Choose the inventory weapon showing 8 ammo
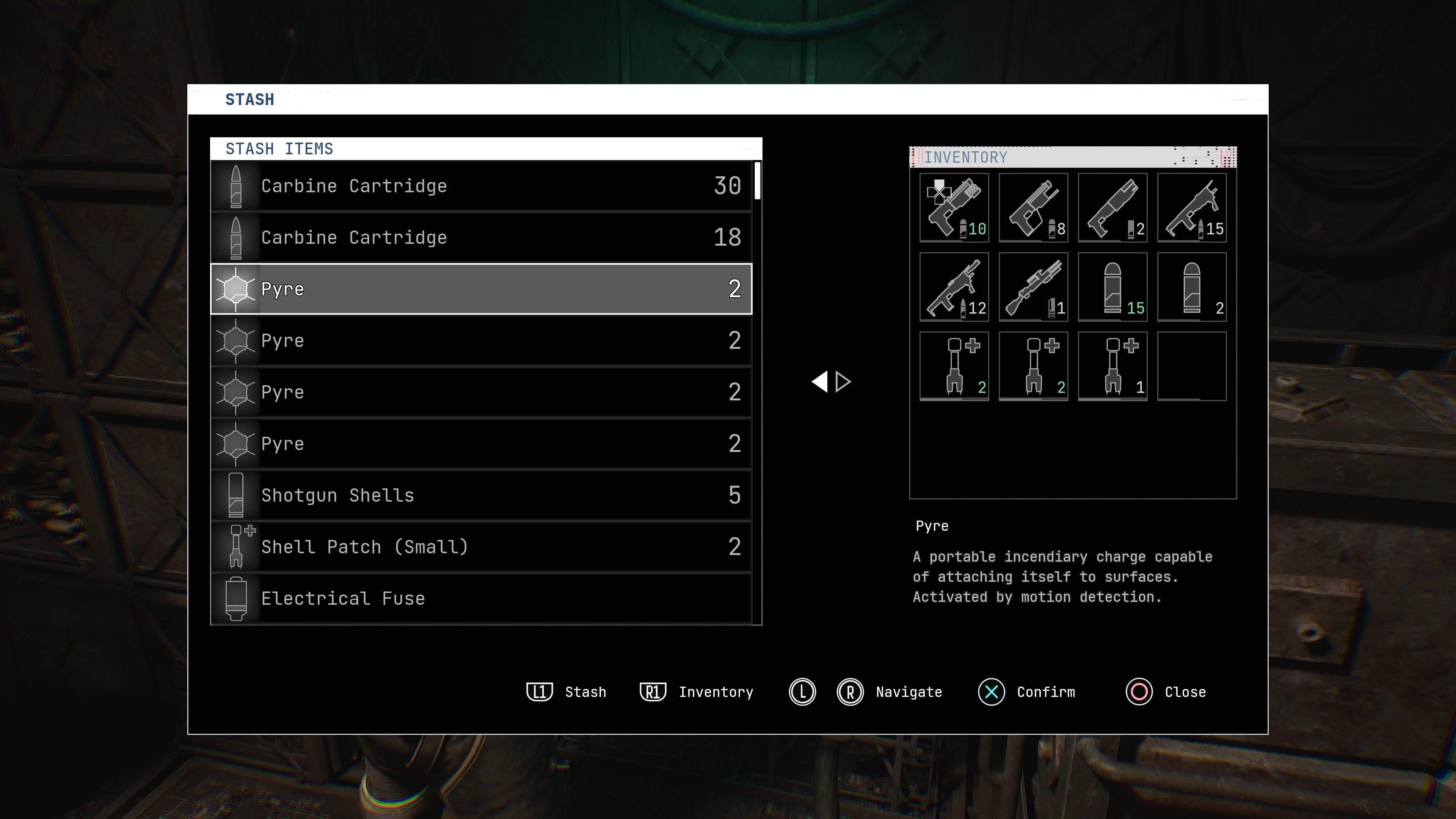The width and height of the screenshot is (1456, 819). click(x=1033, y=208)
